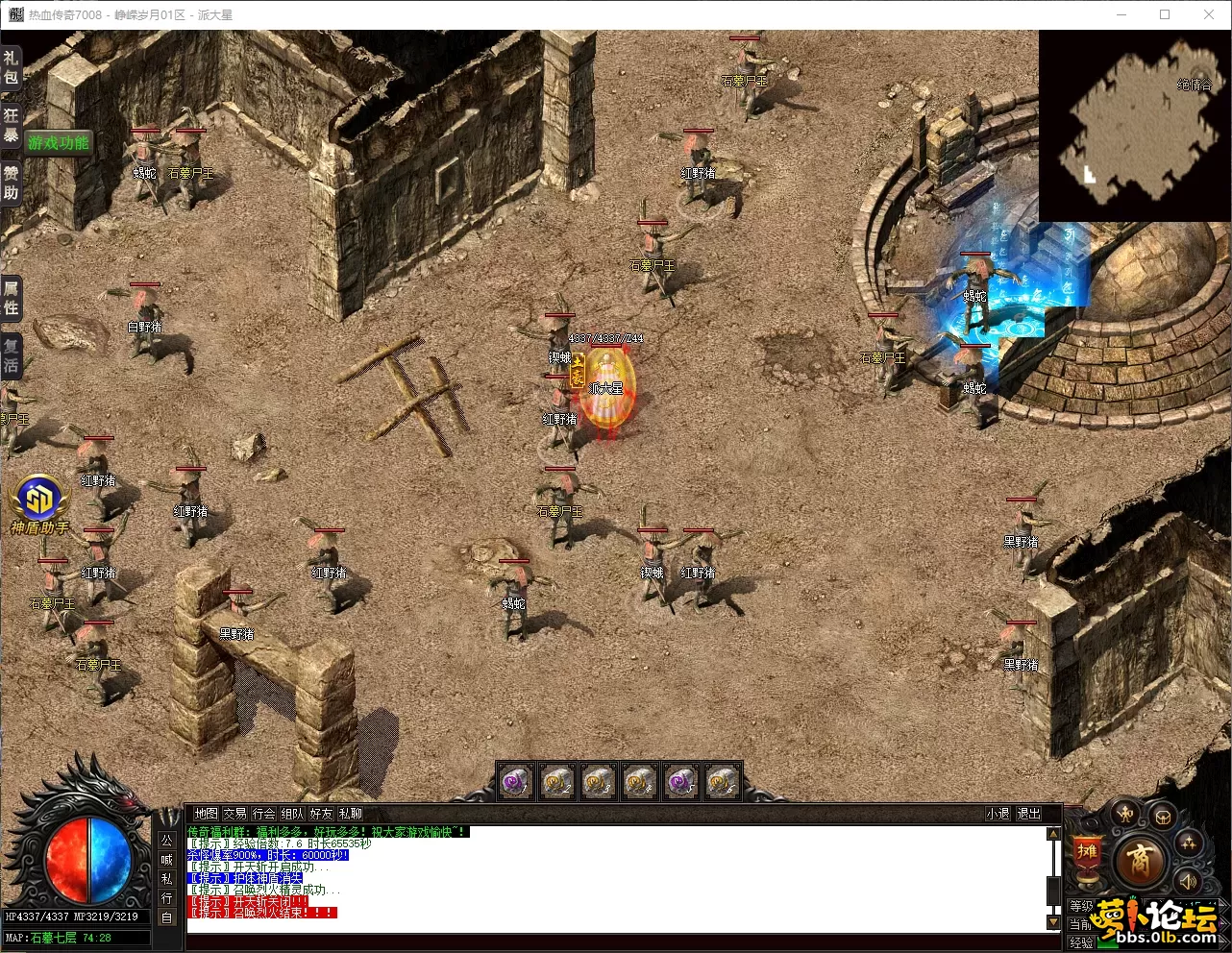Open the character figure icon
Screen dimensions: 1232x953
[x=1125, y=815]
